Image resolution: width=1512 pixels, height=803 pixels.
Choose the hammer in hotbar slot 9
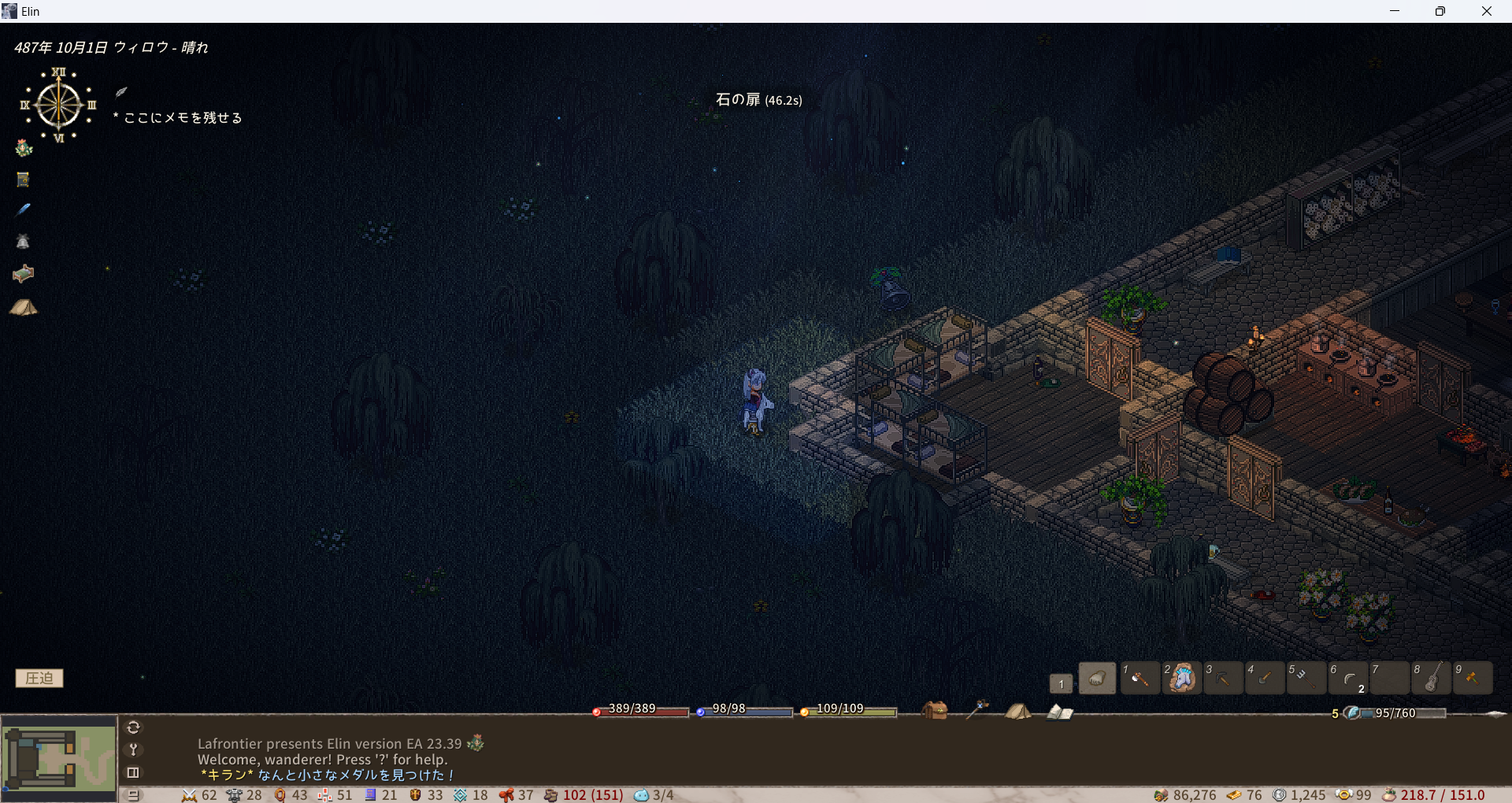[x=1473, y=678]
